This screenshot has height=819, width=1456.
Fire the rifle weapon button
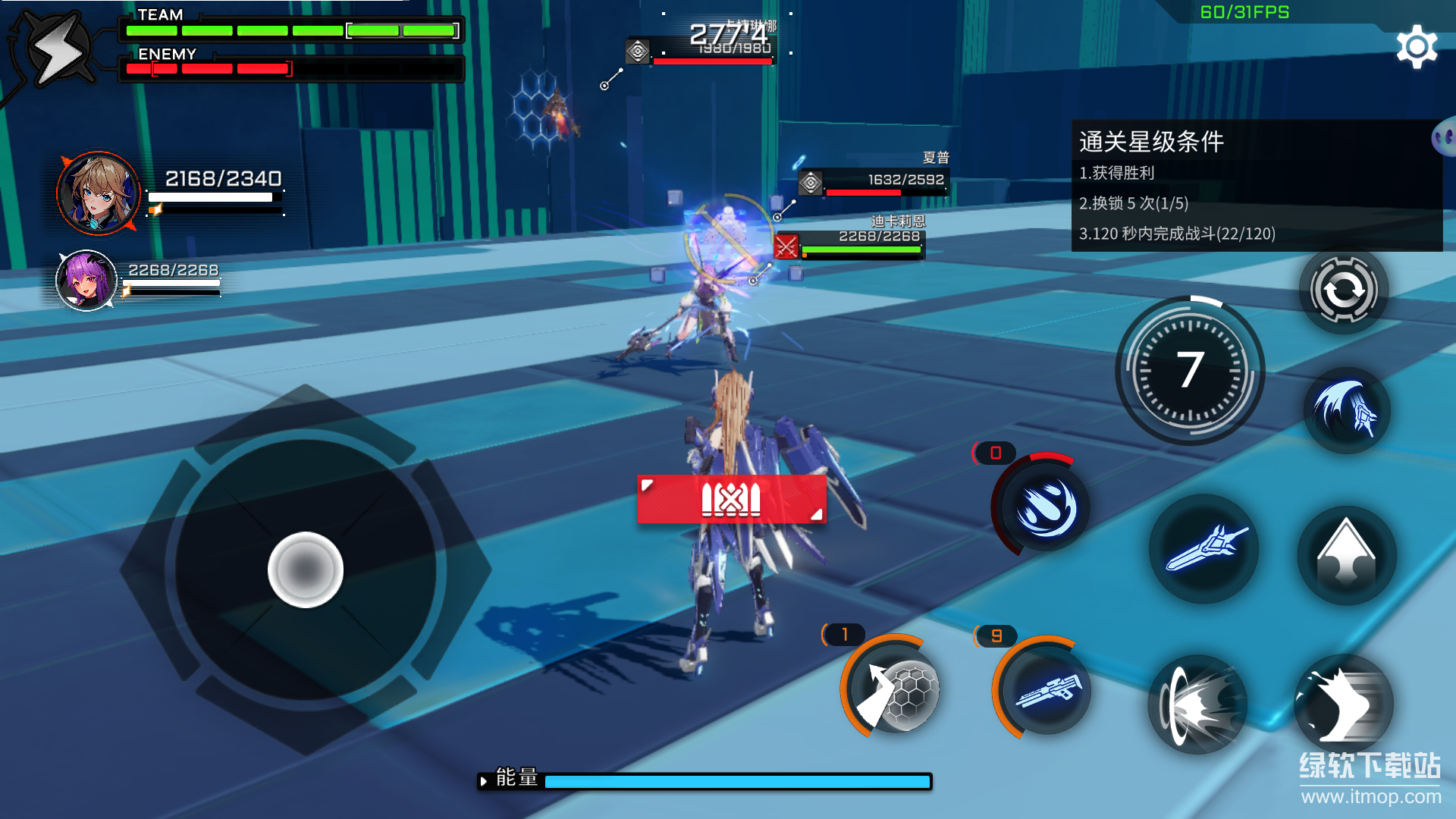point(1046,689)
